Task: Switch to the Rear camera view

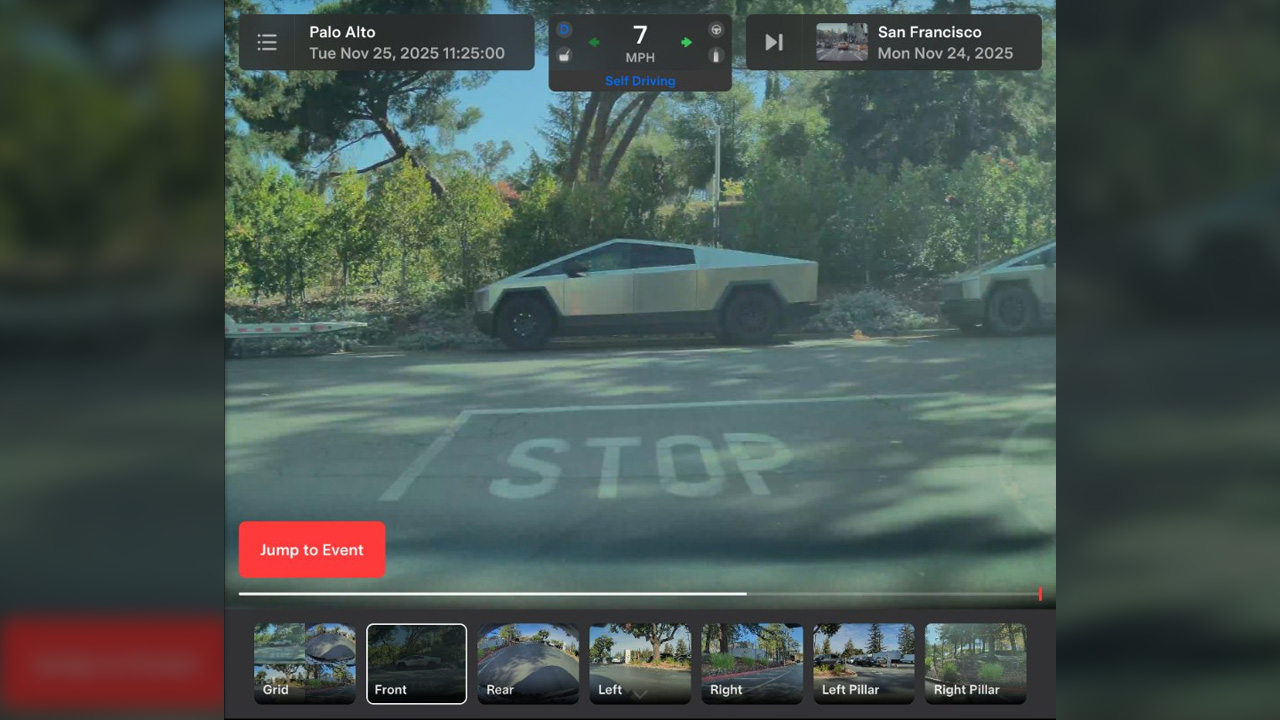Action: [x=528, y=663]
